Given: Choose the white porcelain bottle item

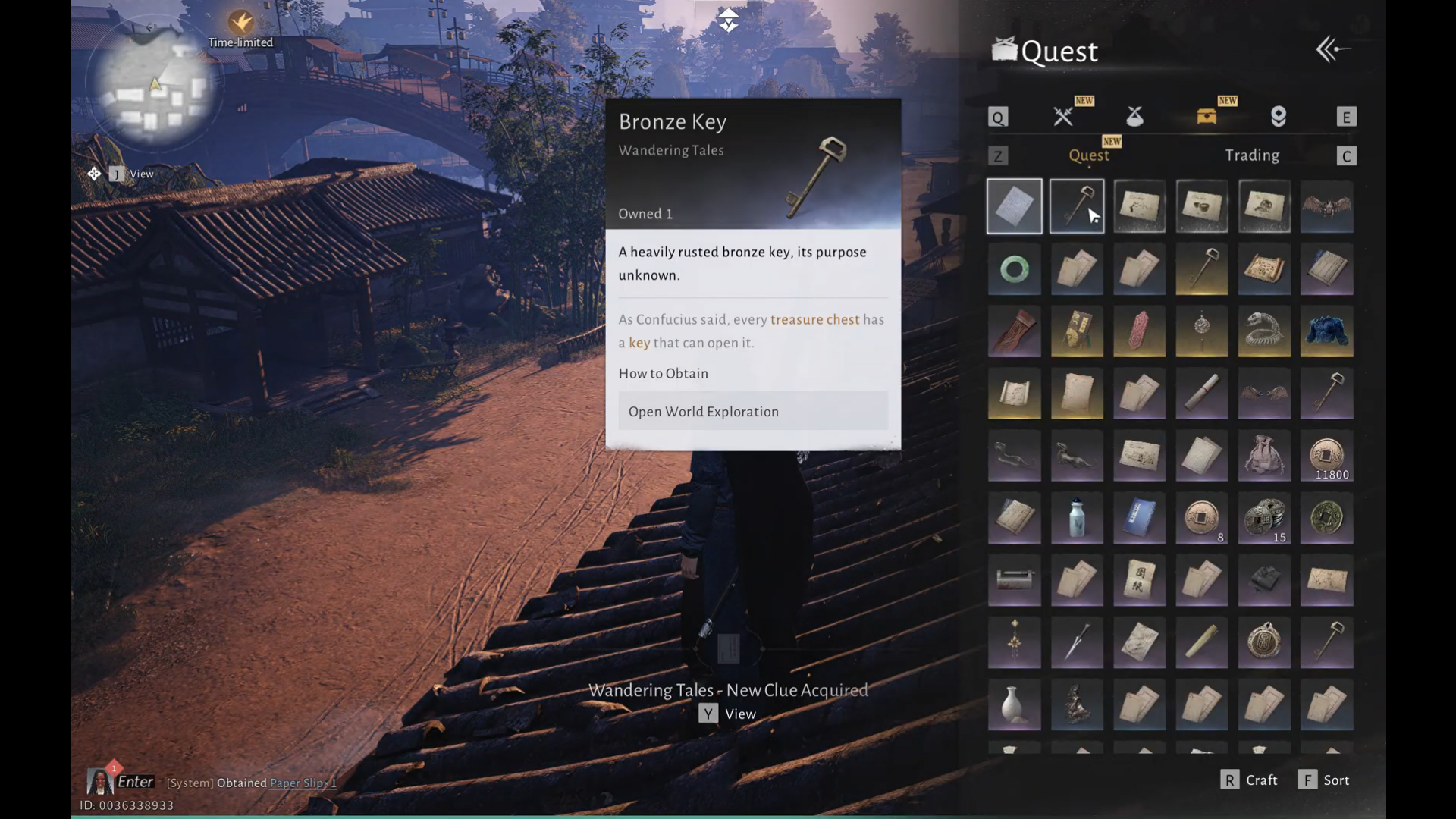Looking at the screenshot, I should pos(1077,519).
